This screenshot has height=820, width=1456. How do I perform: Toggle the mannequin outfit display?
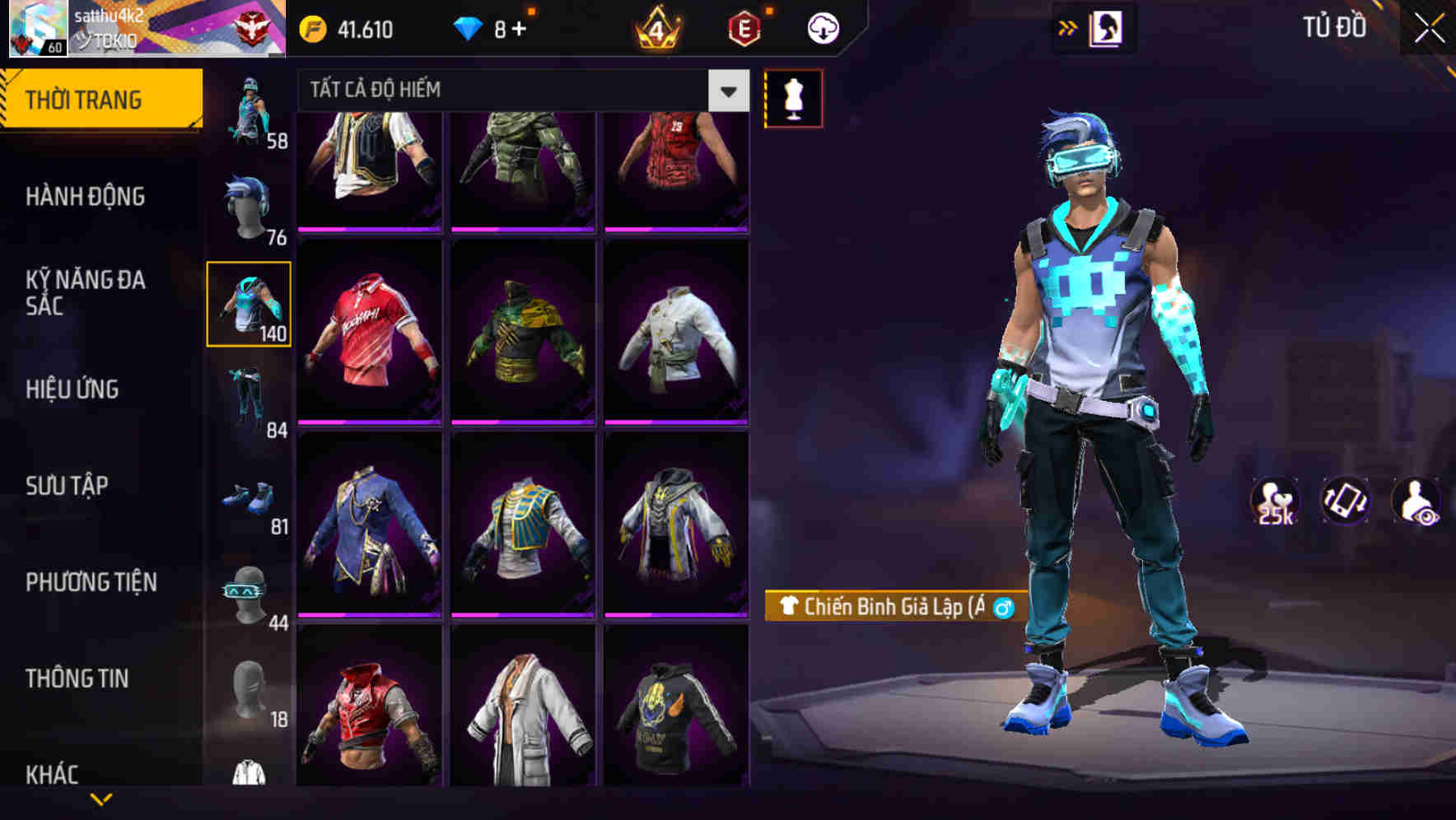click(793, 97)
